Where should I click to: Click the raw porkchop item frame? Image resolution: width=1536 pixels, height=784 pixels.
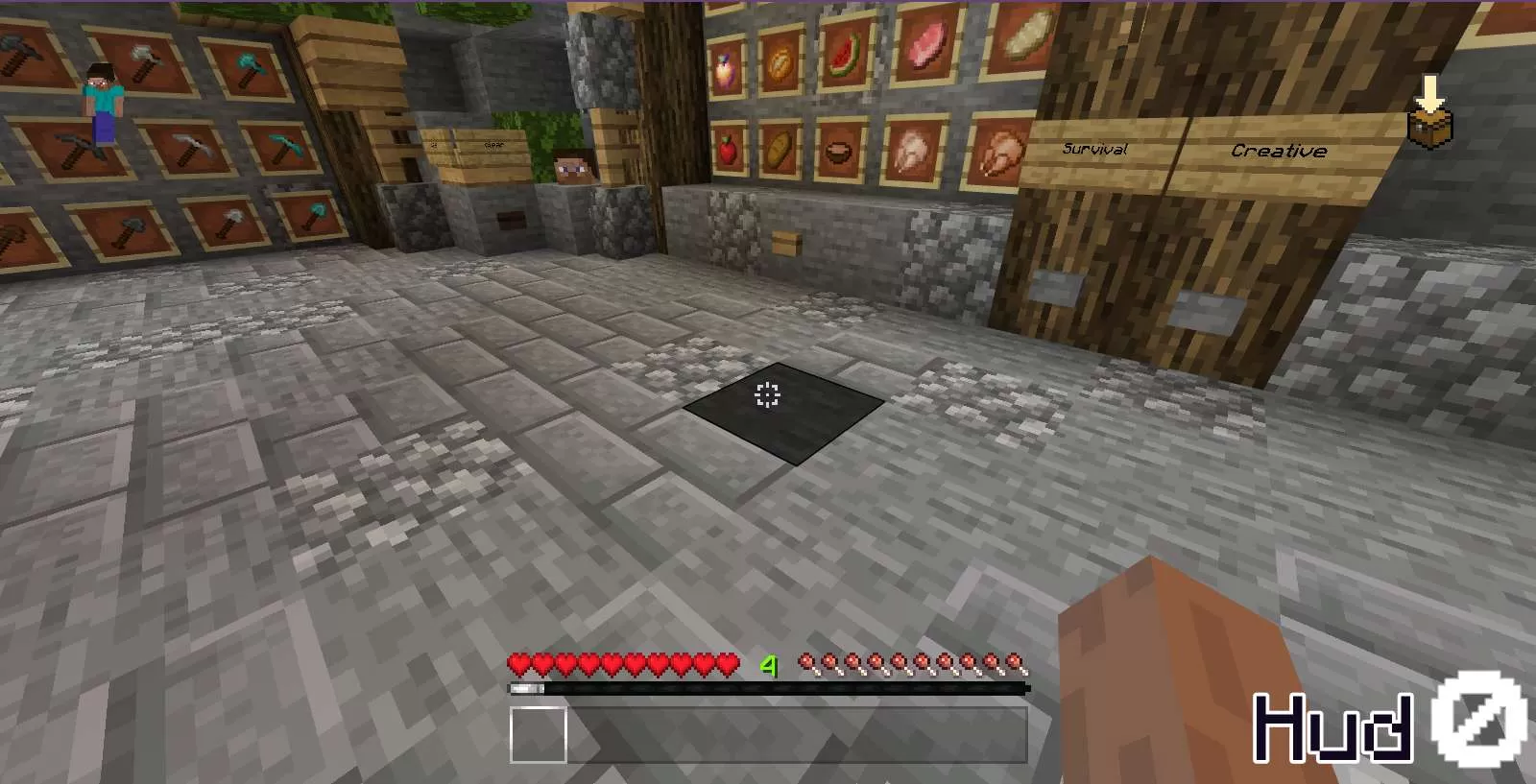pyautogui.click(x=926, y=48)
